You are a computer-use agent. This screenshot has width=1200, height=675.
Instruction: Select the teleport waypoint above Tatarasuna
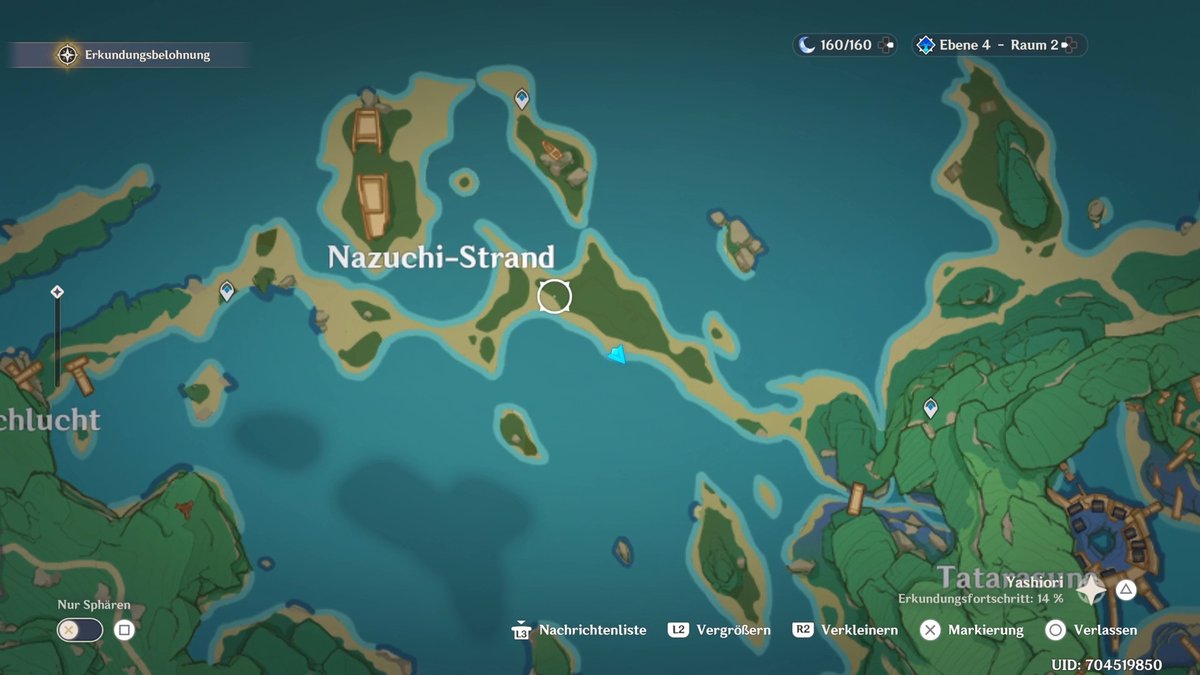(931, 407)
